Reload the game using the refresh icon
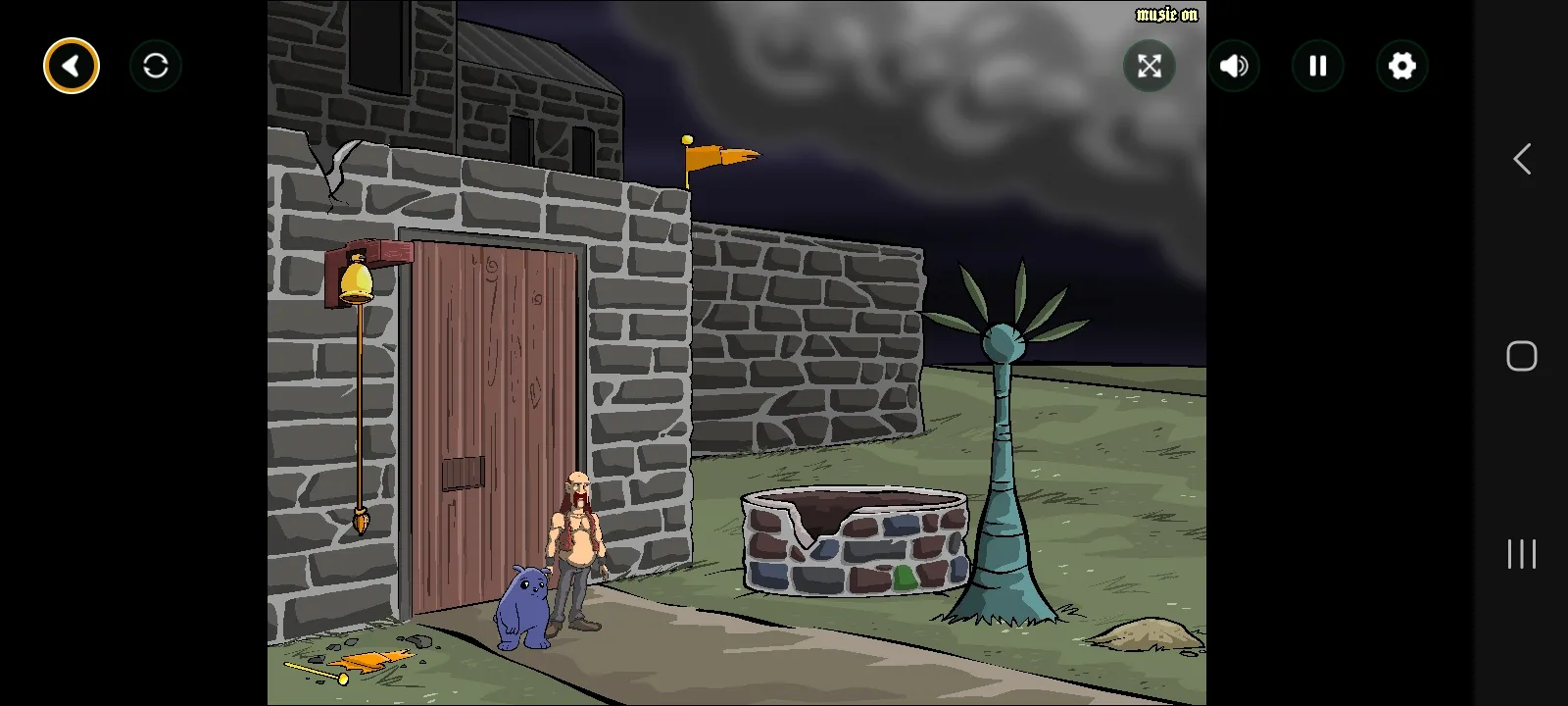Viewport: 1568px width, 706px height. click(156, 66)
